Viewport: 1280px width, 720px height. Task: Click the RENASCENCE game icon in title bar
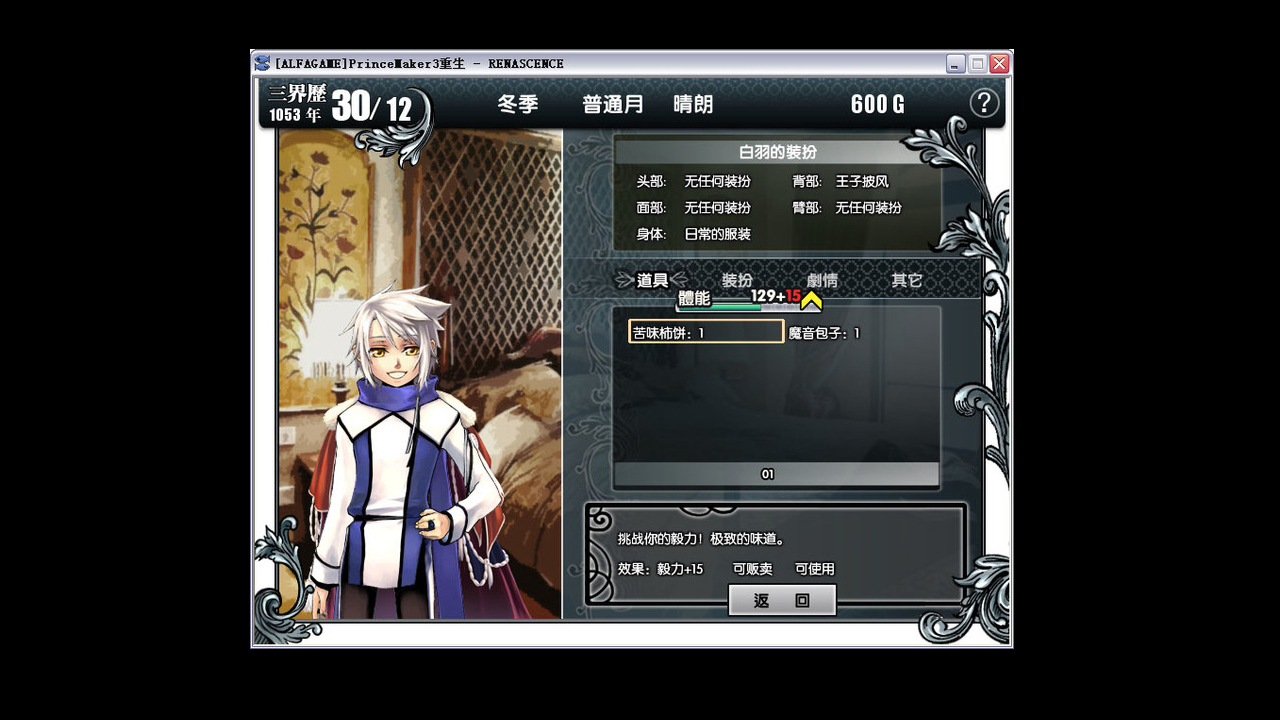[261, 63]
